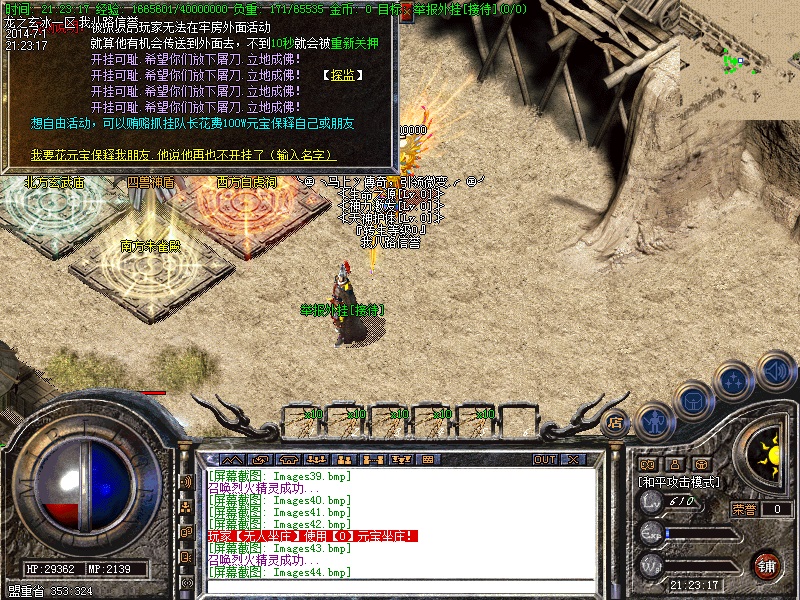Open the minimap in the corner
The image size is (800, 600).
(x=740, y=60)
